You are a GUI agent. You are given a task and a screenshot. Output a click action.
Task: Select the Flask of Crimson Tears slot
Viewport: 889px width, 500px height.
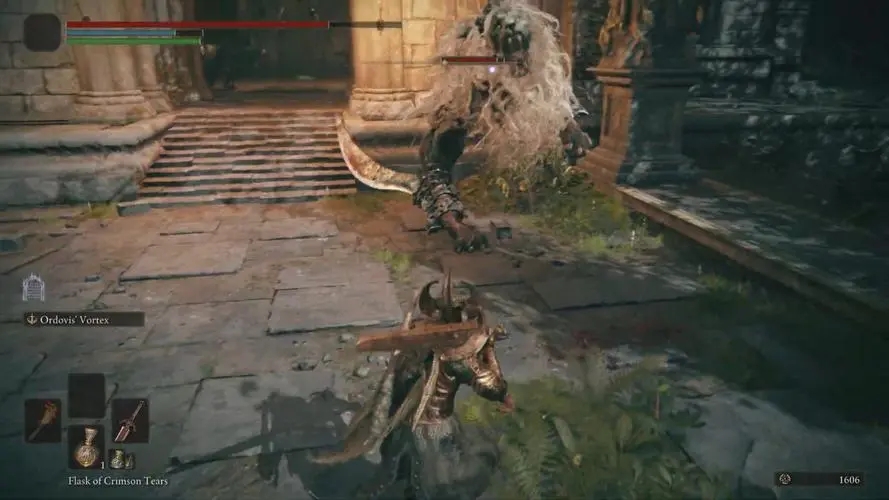pyautogui.click(x=86, y=446)
